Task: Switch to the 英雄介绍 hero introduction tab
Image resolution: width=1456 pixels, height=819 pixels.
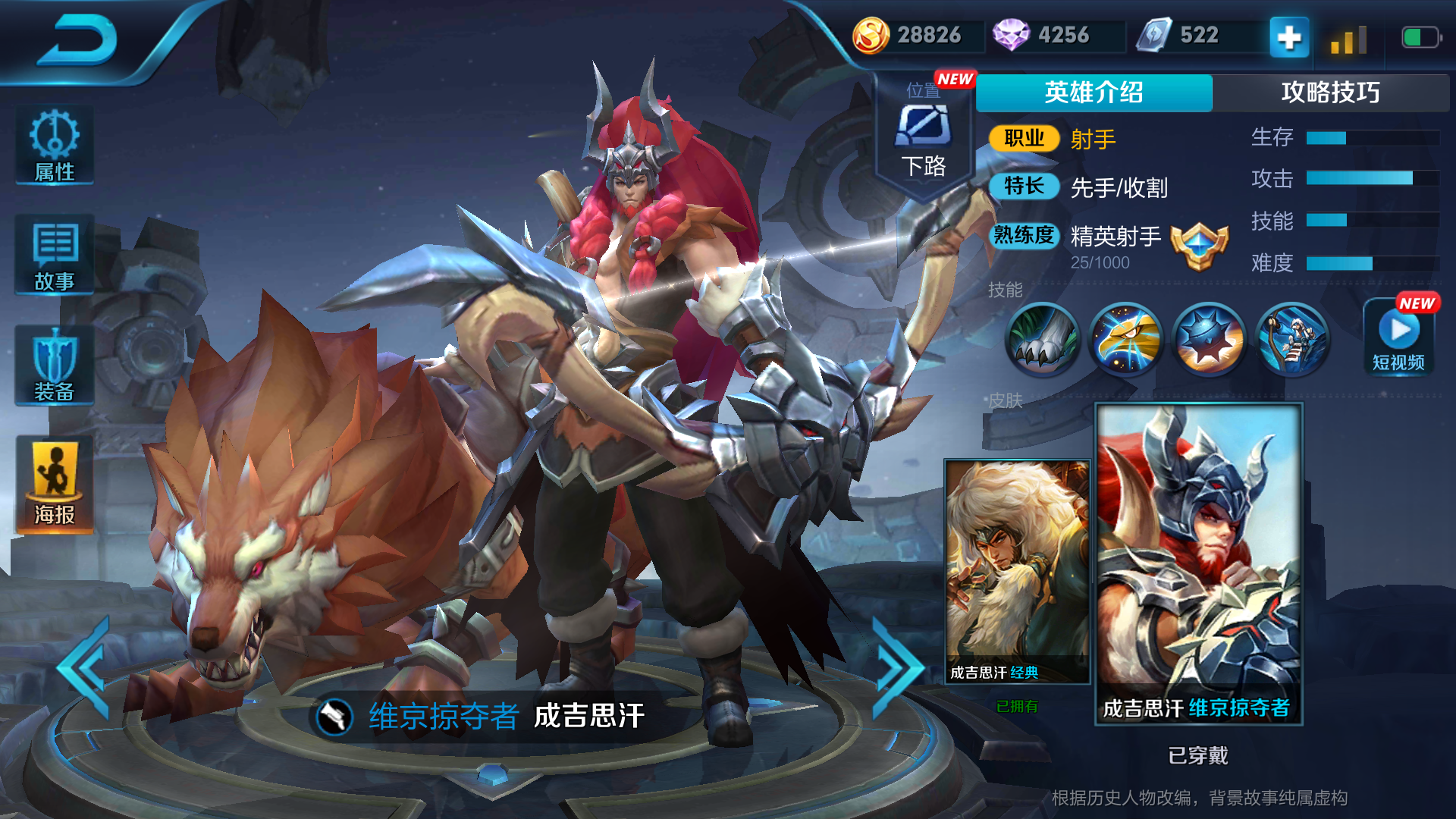Action: pos(1094,93)
